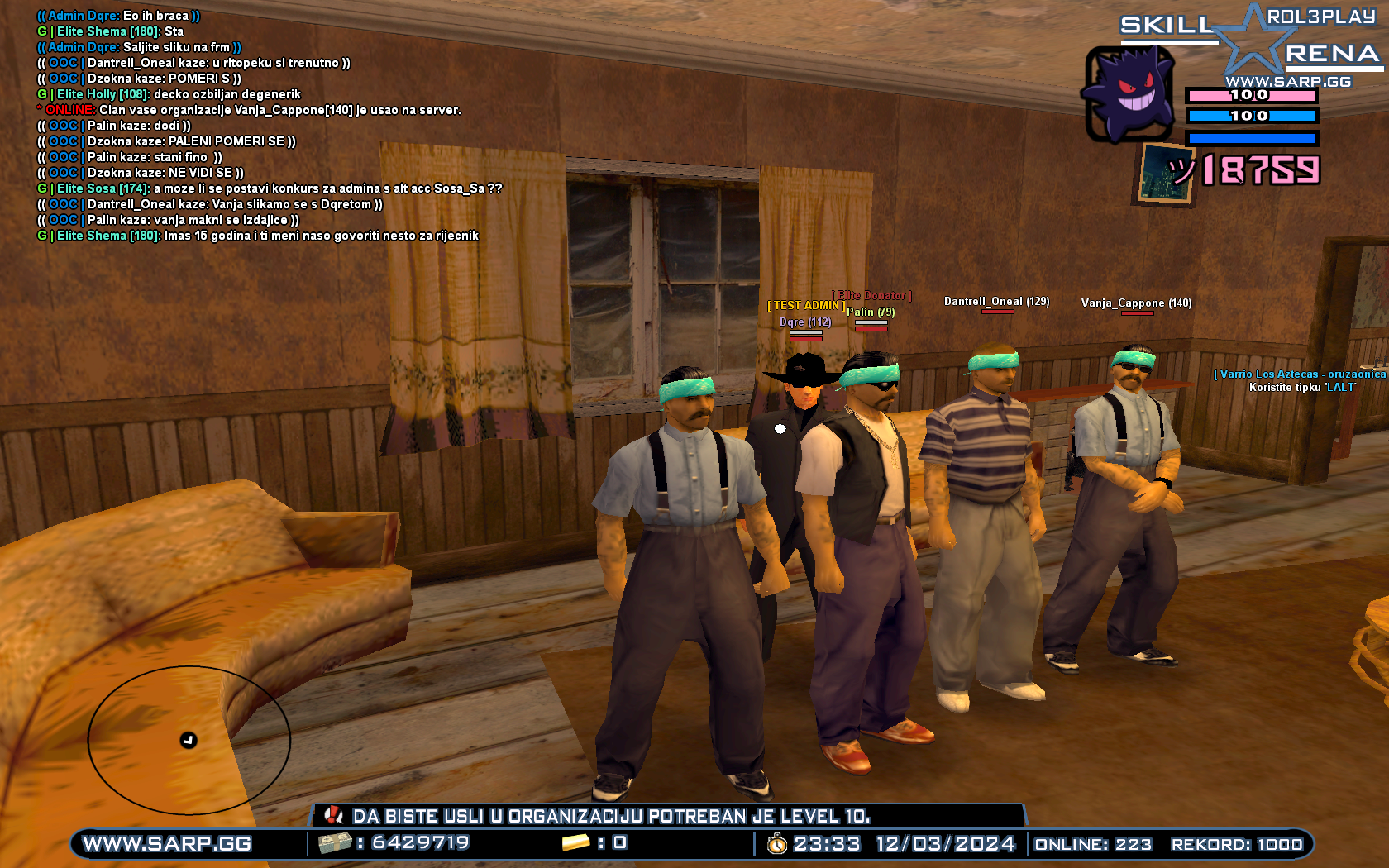Click the stopwatch icon beside the clock
Image resolution: width=1389 pixels, height=868 pixels.
click(776, 845)
